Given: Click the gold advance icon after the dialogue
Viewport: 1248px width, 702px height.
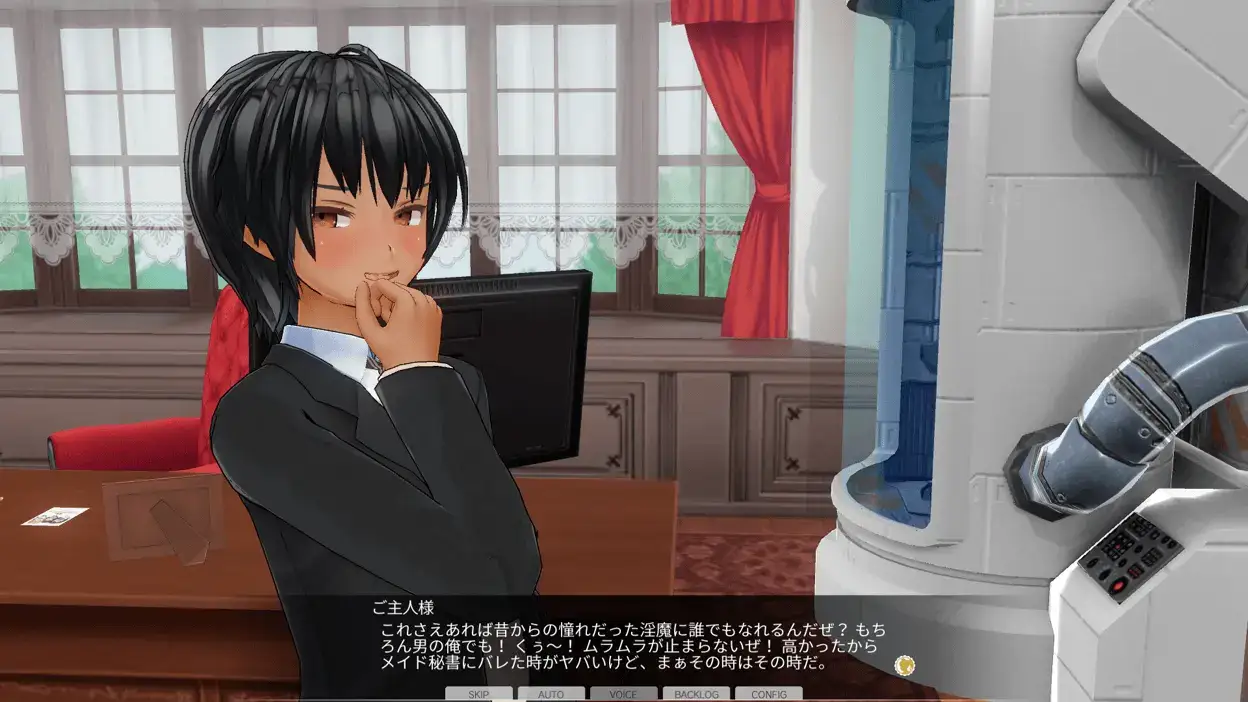Looking at the screenshot, I should [x=905, y=665].
